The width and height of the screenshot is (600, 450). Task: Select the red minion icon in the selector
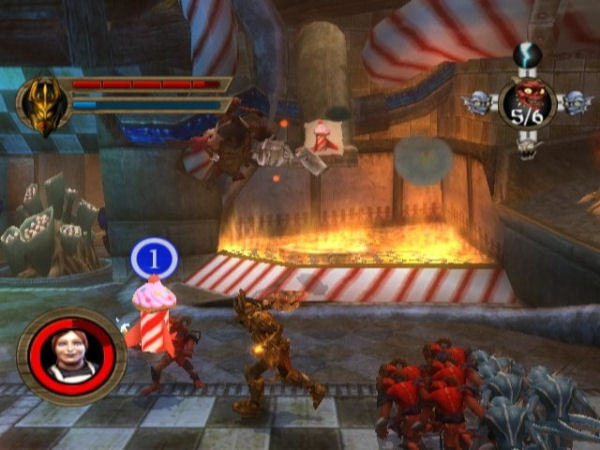(x=528, y=98)
